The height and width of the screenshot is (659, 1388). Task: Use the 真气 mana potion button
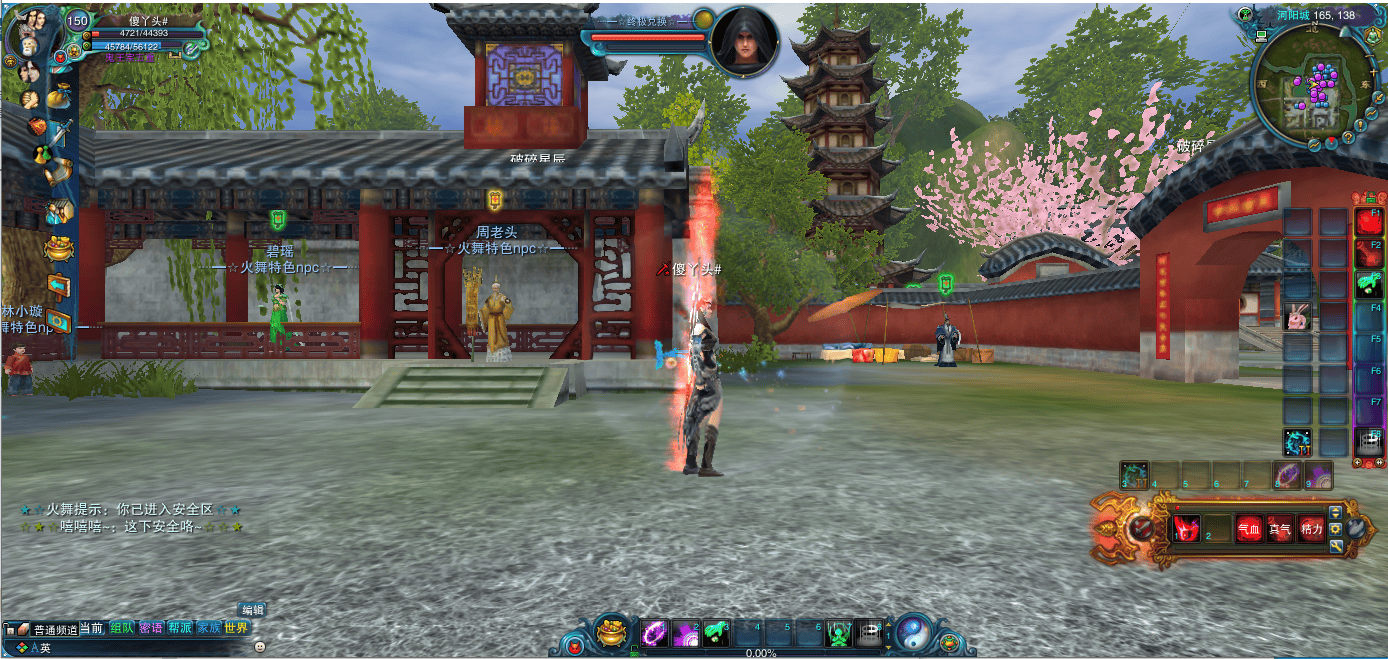(1280, 529)
